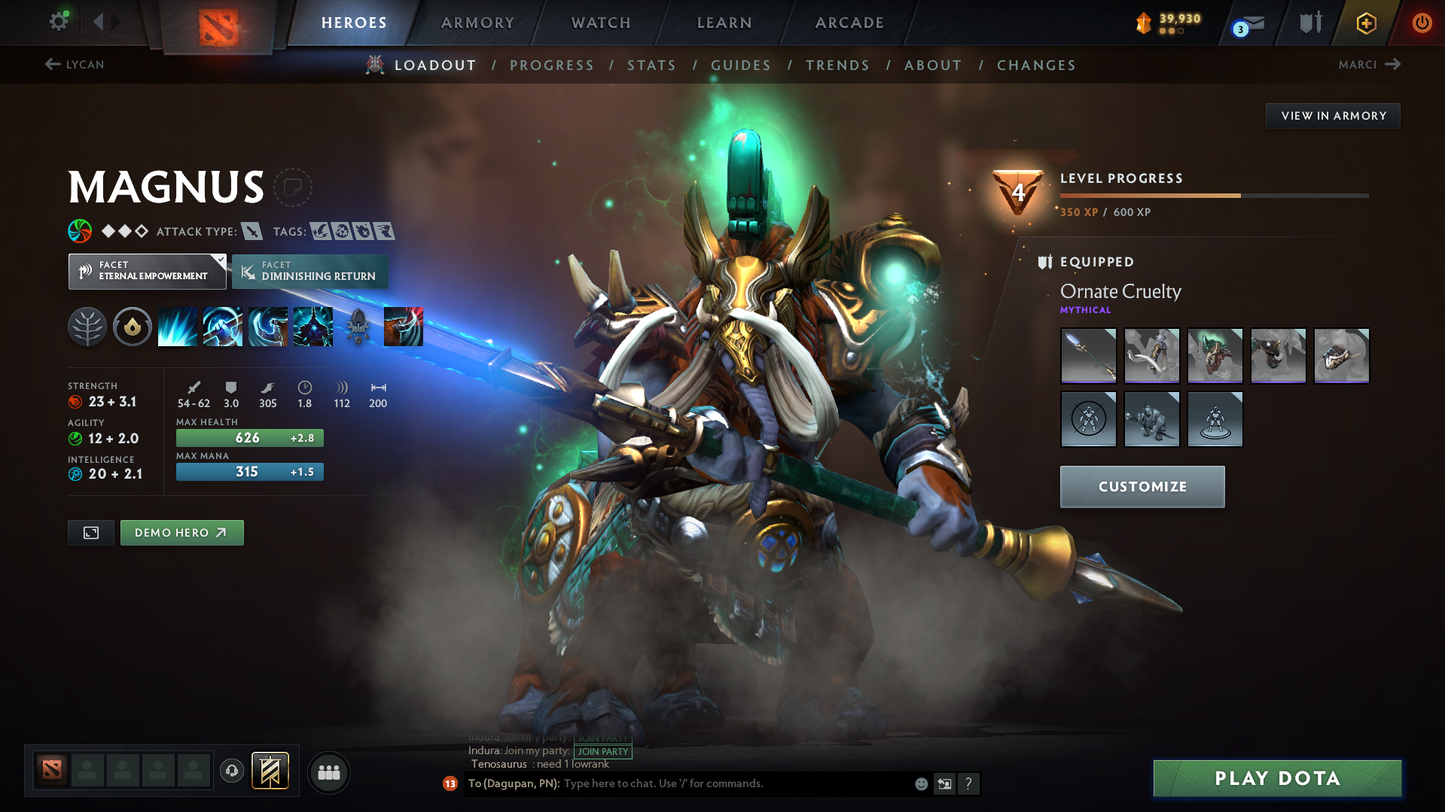Open the settings gear icon
Image resolution: width=1445 pixels, height=812 pixels.
tap(60, 21)
